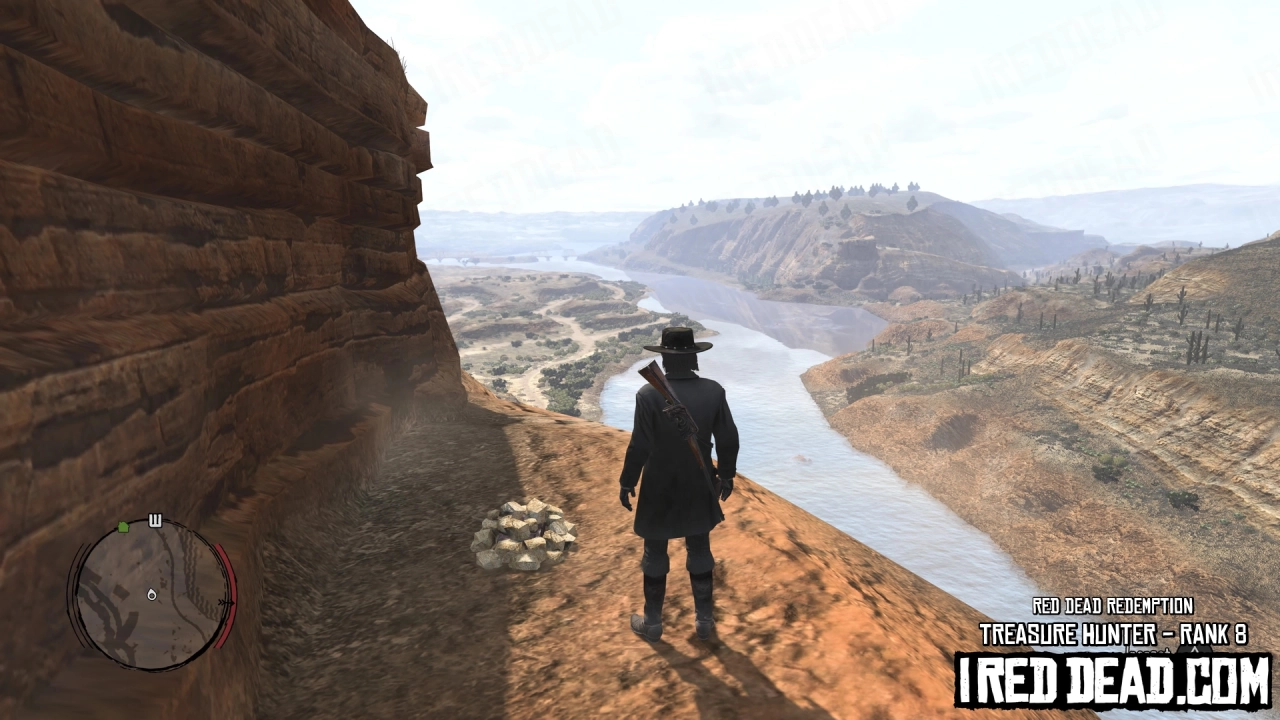Select the Red Dead Redemption title text
This screenshot has width=1280, height=720.
click(1113, 605)
